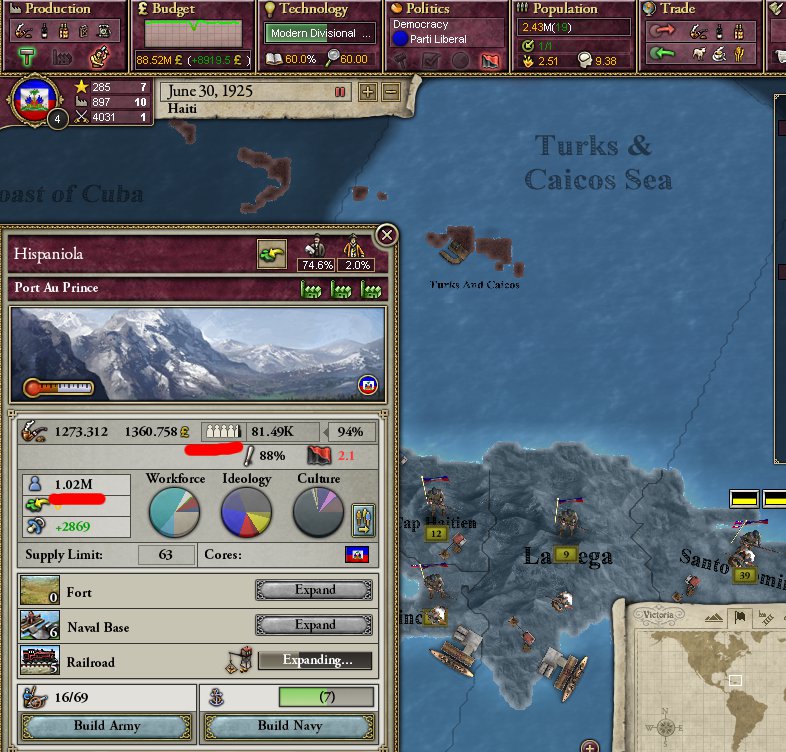This screenshot has height=752, width=786.
Task: Click the Ideology pie chart
Action: coord(246,512)
